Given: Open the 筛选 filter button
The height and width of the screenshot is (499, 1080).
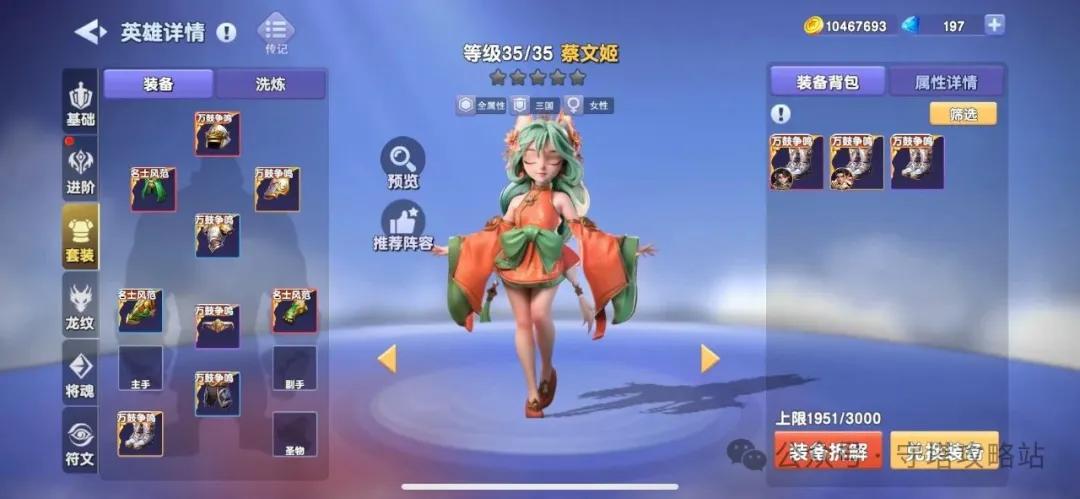Looking at the screenshot, I should click(x=963, y=114).
